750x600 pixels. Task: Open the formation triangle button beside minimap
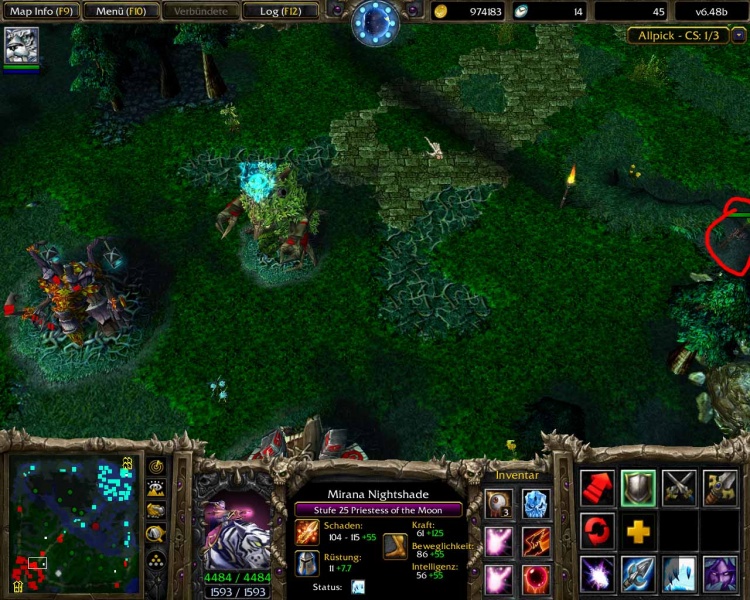pyautogui.click(x=157, y=562)
